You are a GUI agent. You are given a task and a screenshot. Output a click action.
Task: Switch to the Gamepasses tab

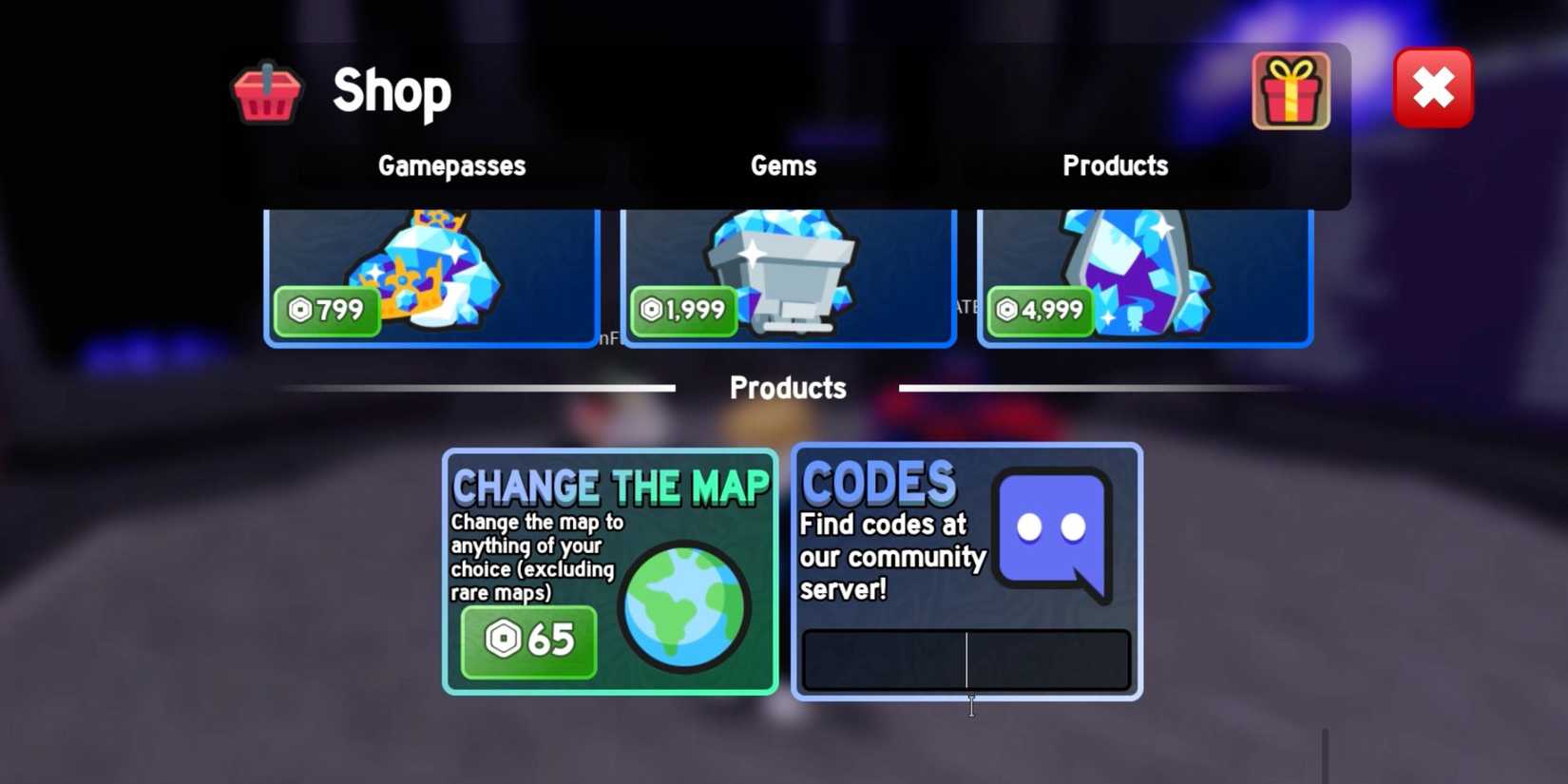tap(452, 165)
